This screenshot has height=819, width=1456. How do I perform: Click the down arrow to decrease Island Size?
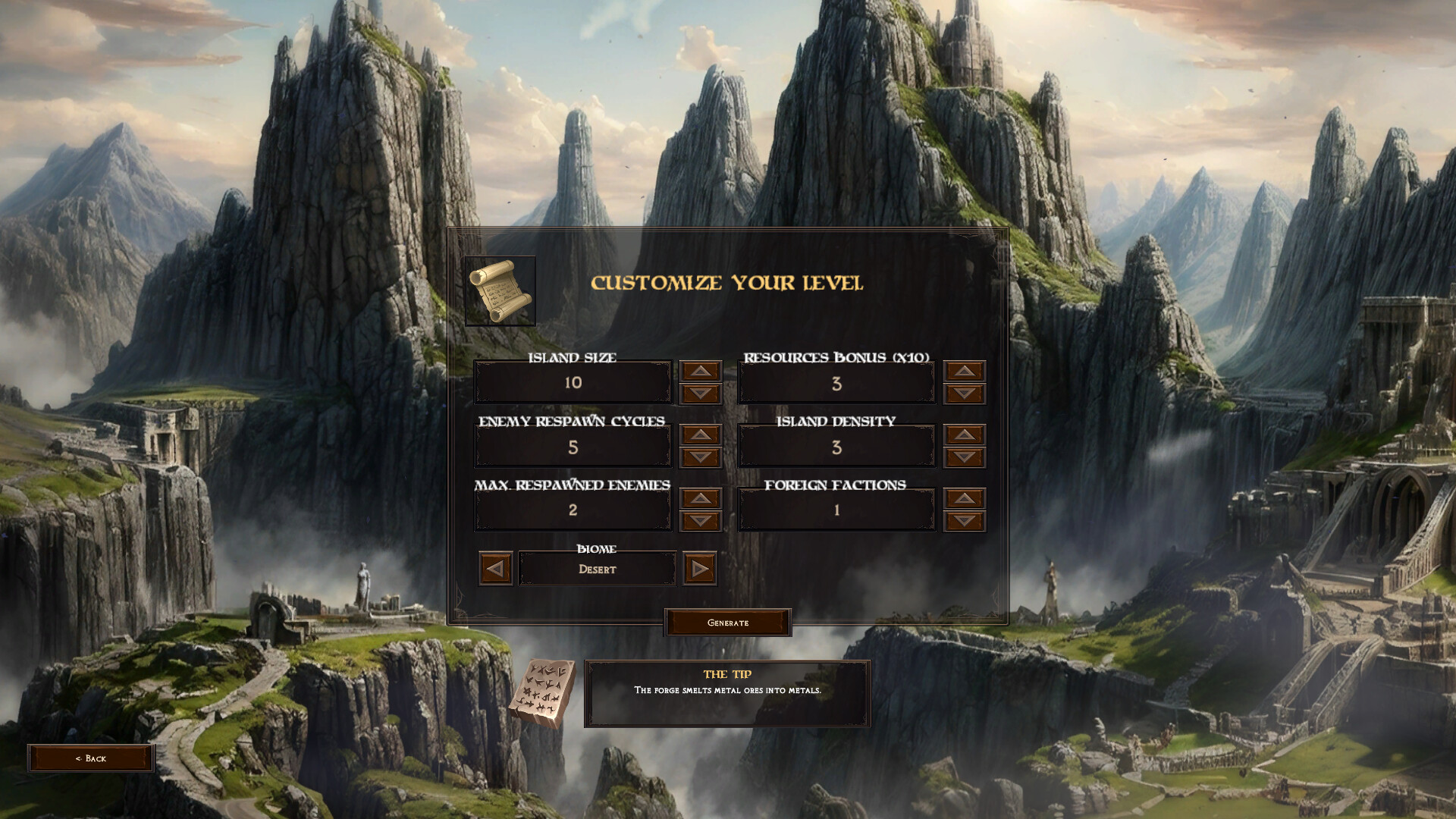(700, 392)
